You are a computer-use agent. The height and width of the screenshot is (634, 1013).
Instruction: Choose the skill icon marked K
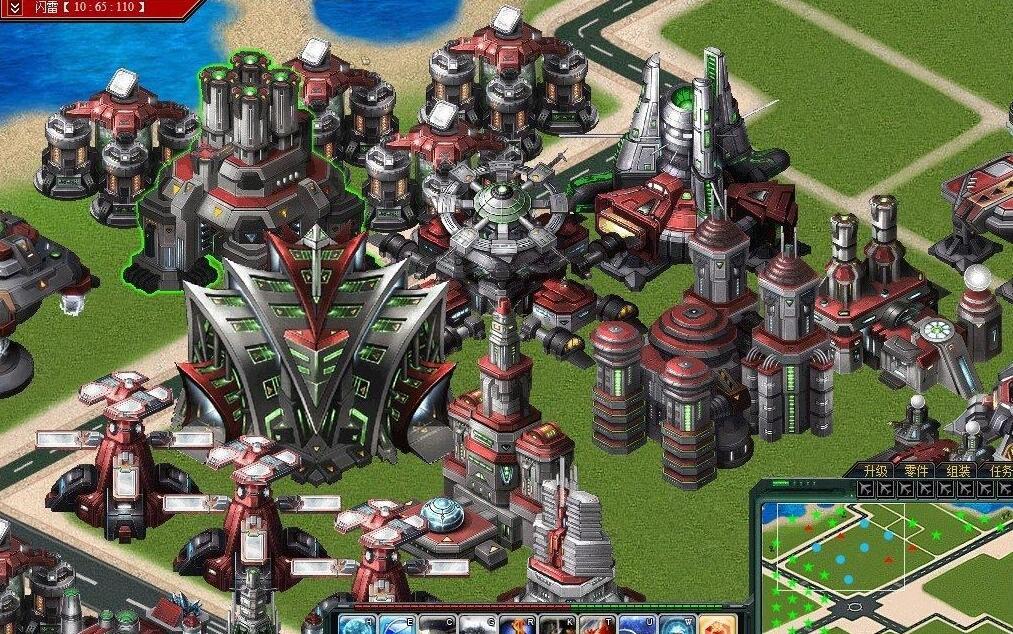557,624
